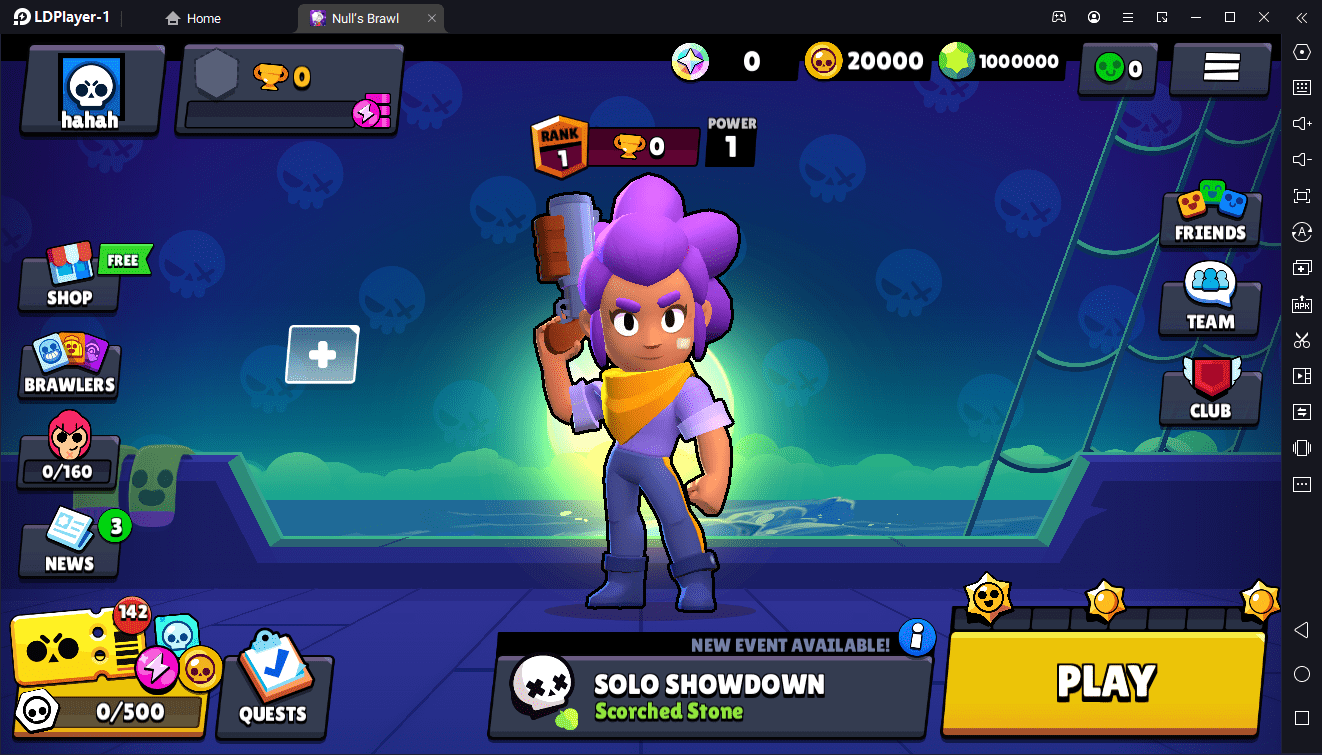Screen dimensions: 1322x755
Task: Select the Null's Brawl tab
Action: tap(363, 17)
